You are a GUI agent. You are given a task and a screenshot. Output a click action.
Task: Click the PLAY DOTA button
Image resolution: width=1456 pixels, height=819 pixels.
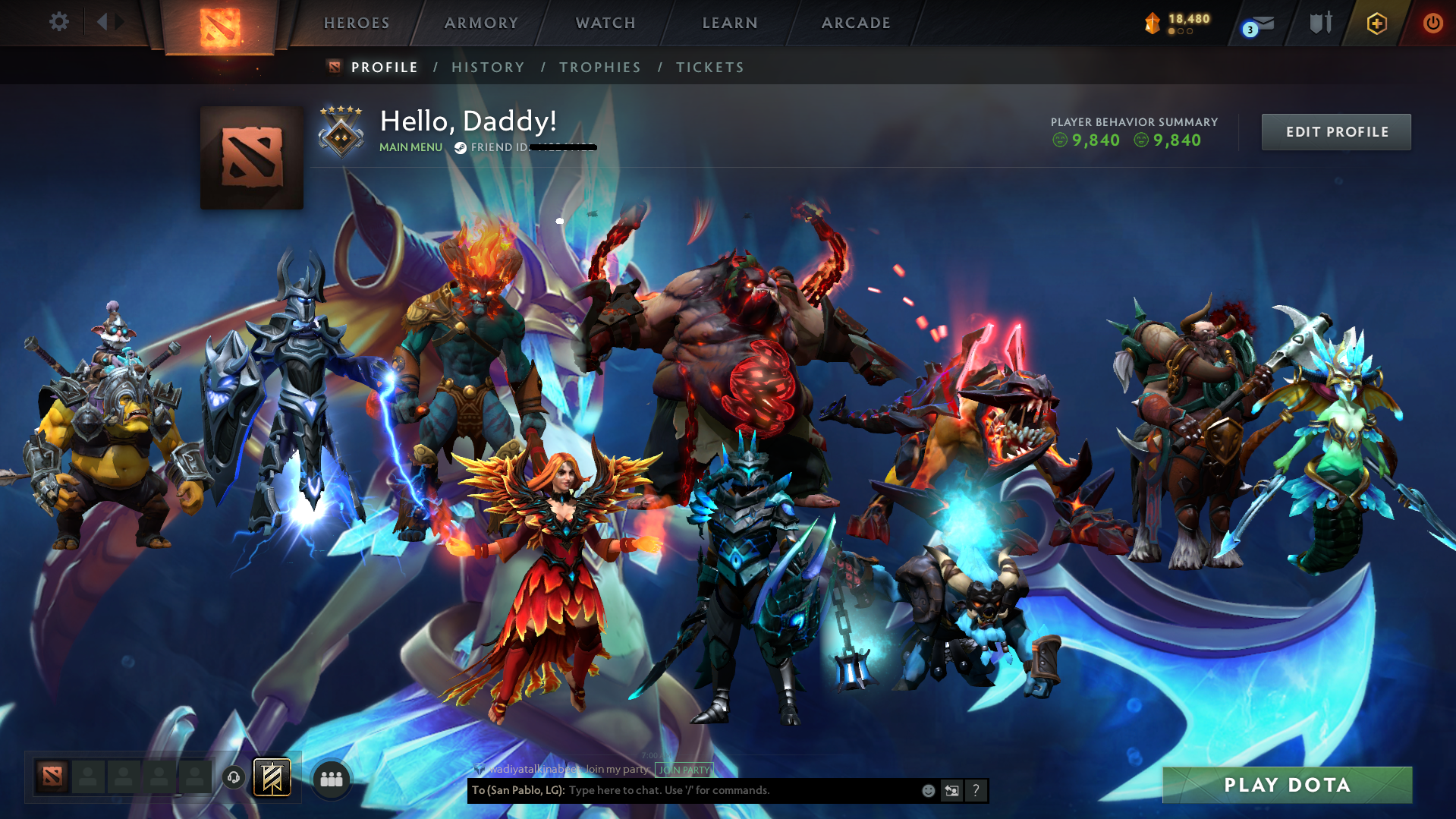pos(1287,785)
